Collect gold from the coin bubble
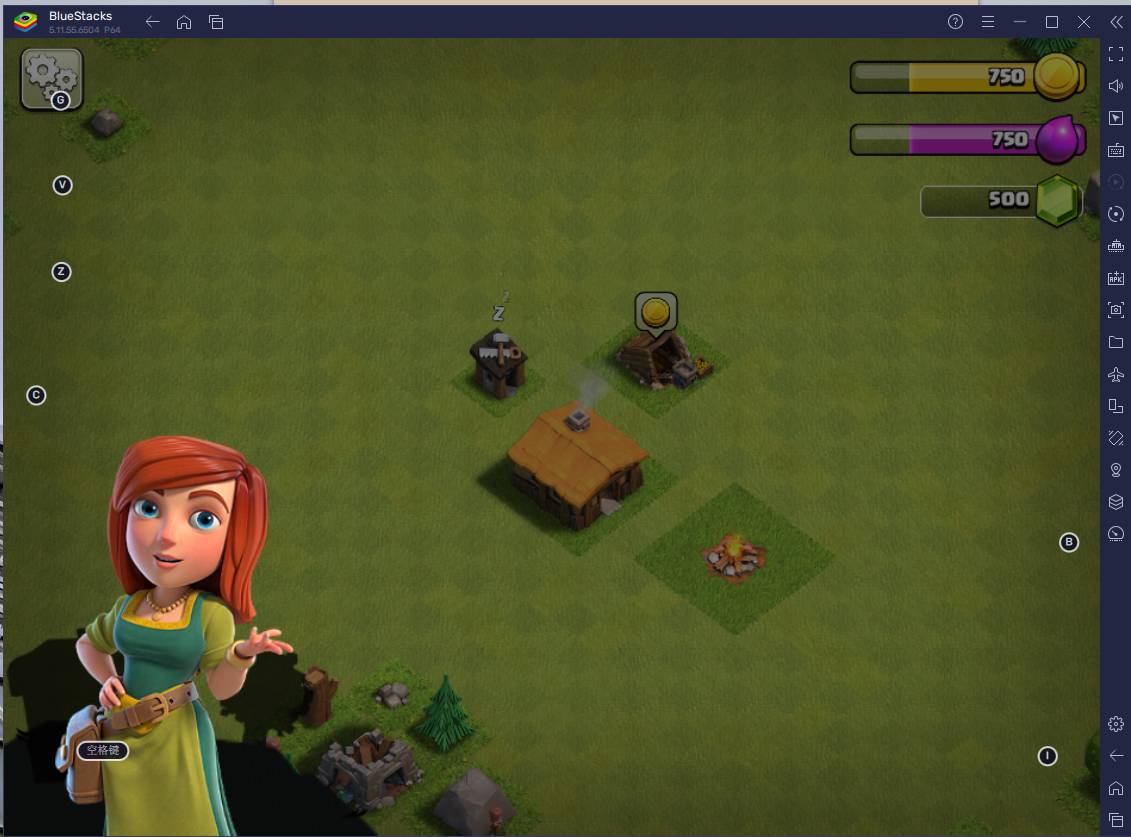 655,313
